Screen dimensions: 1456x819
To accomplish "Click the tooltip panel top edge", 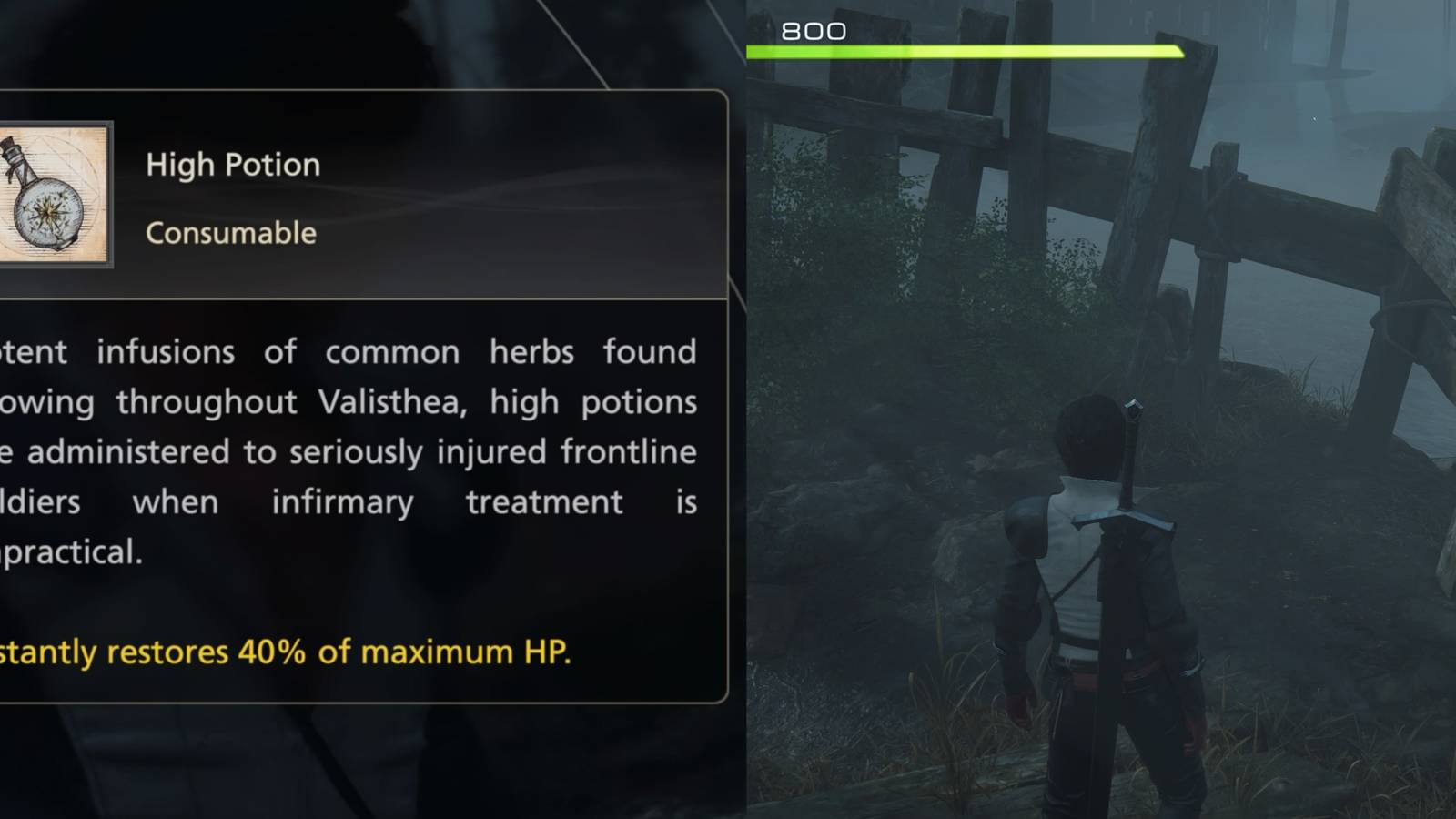I will pyautogui.click(x=364, y=88).
